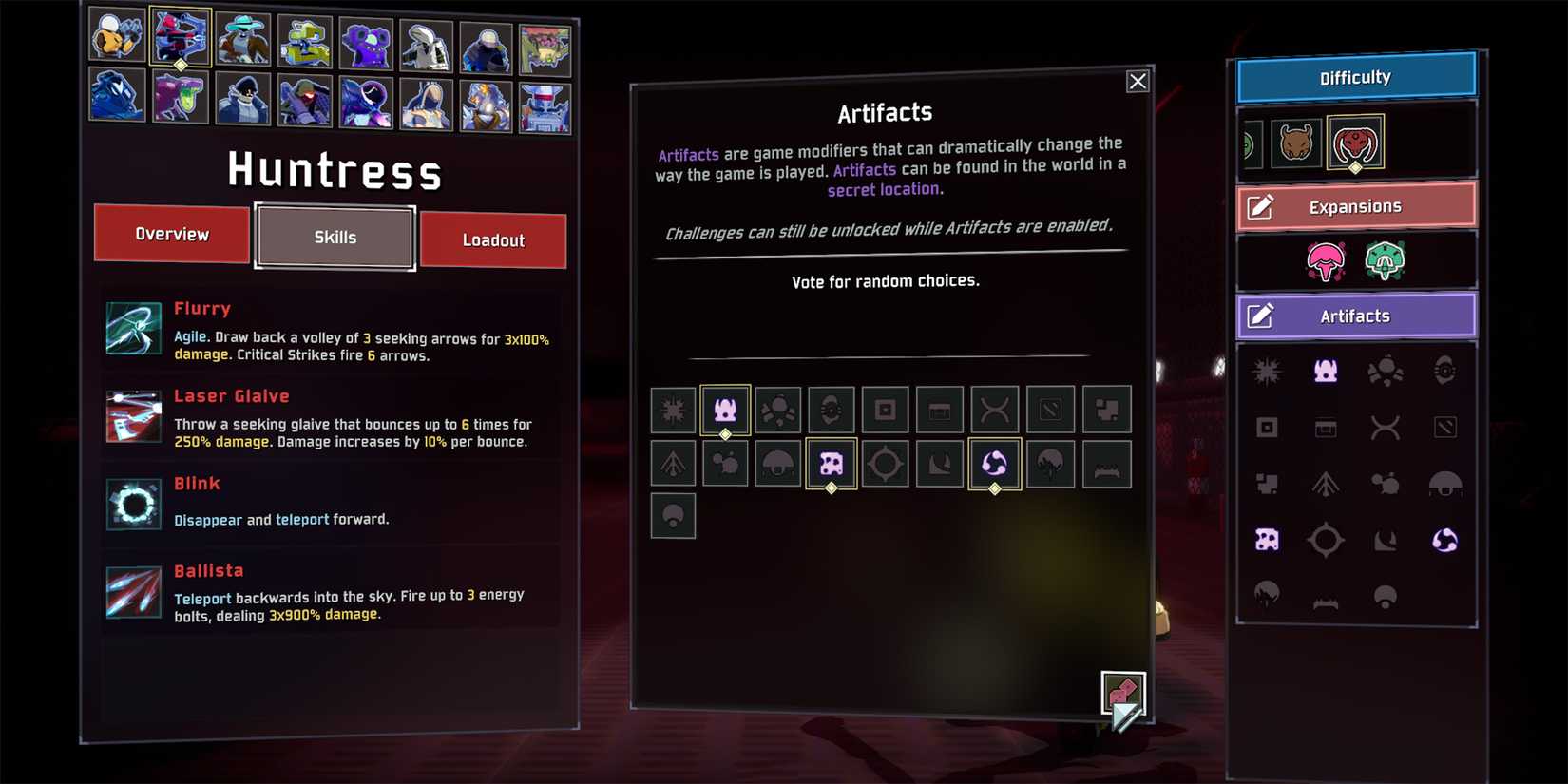
Task: Open the Overview tab
Action: point(171,234)
